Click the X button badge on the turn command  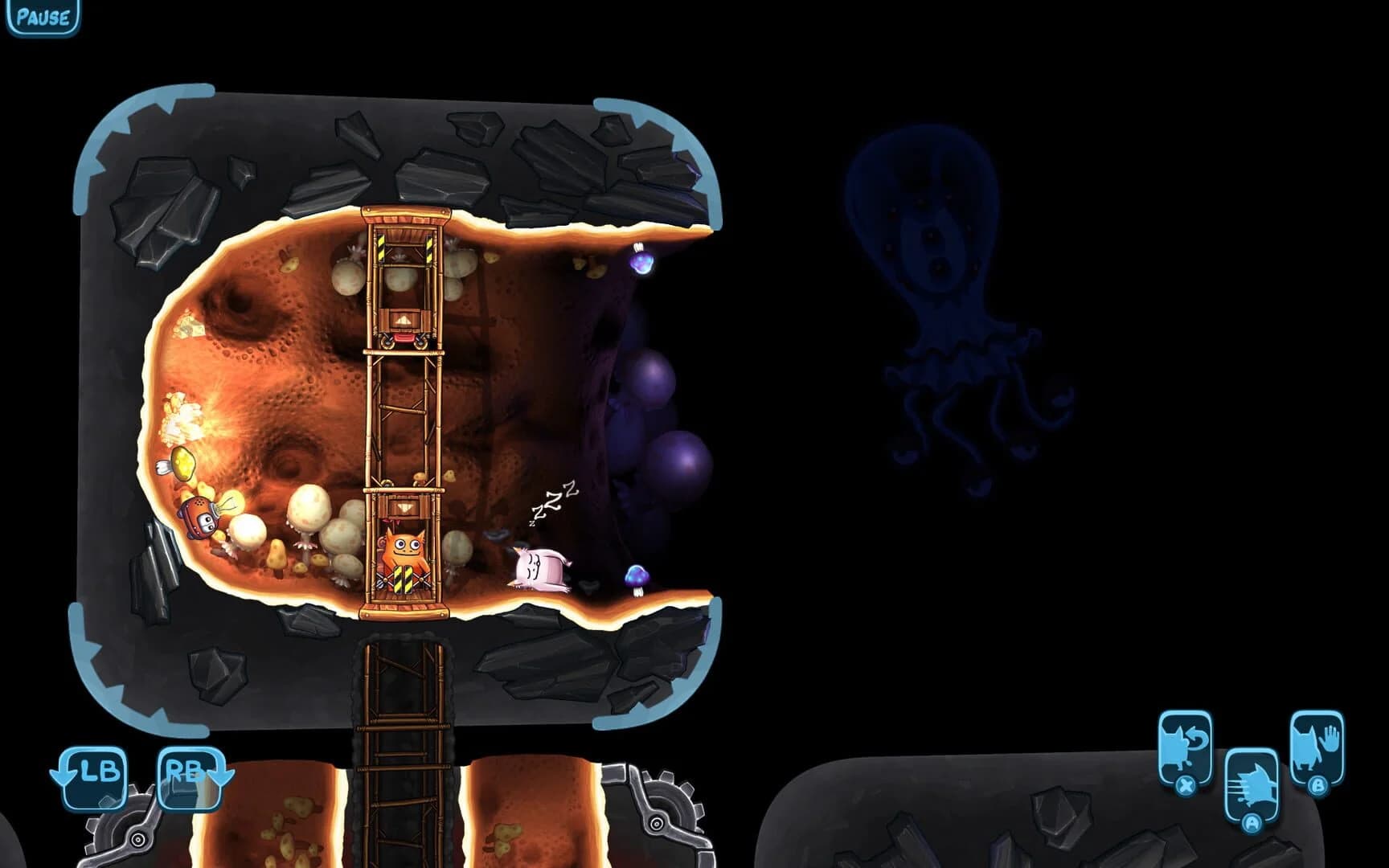[1186, 786]
